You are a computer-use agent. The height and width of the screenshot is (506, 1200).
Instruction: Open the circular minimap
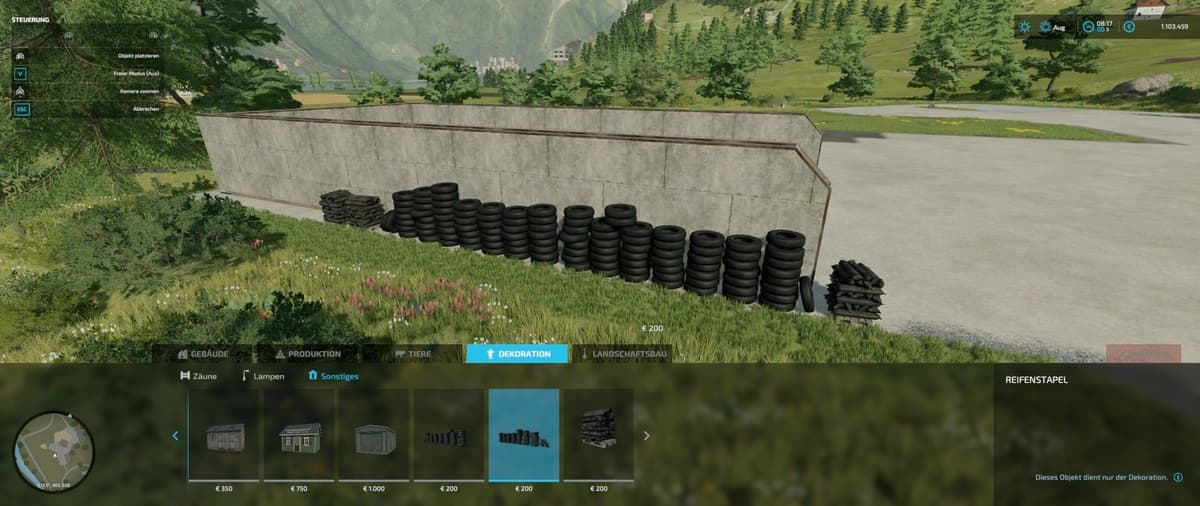coord(54,452)
